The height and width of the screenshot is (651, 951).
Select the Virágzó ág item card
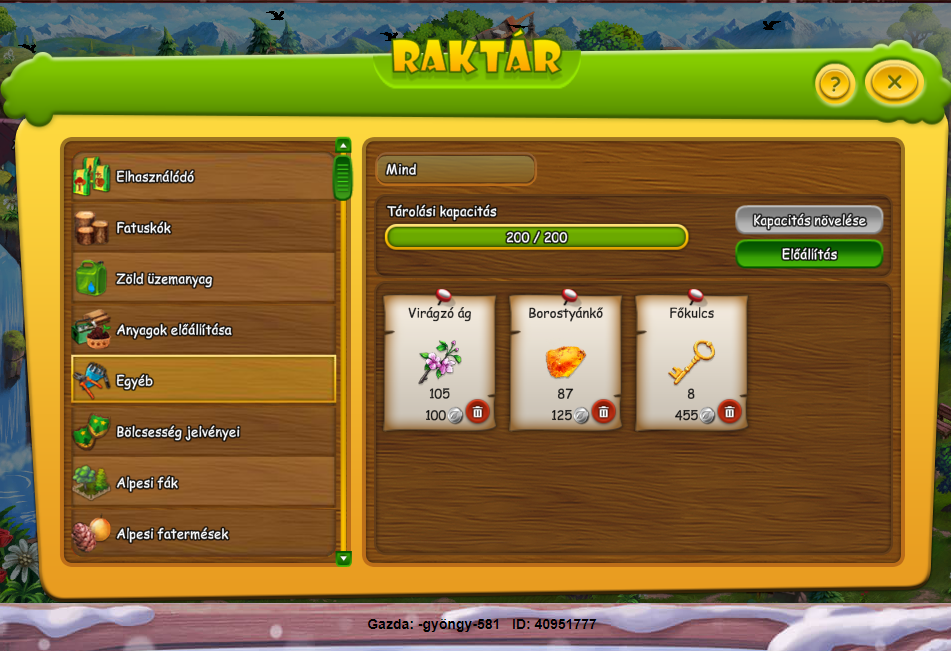click(439, 357)
